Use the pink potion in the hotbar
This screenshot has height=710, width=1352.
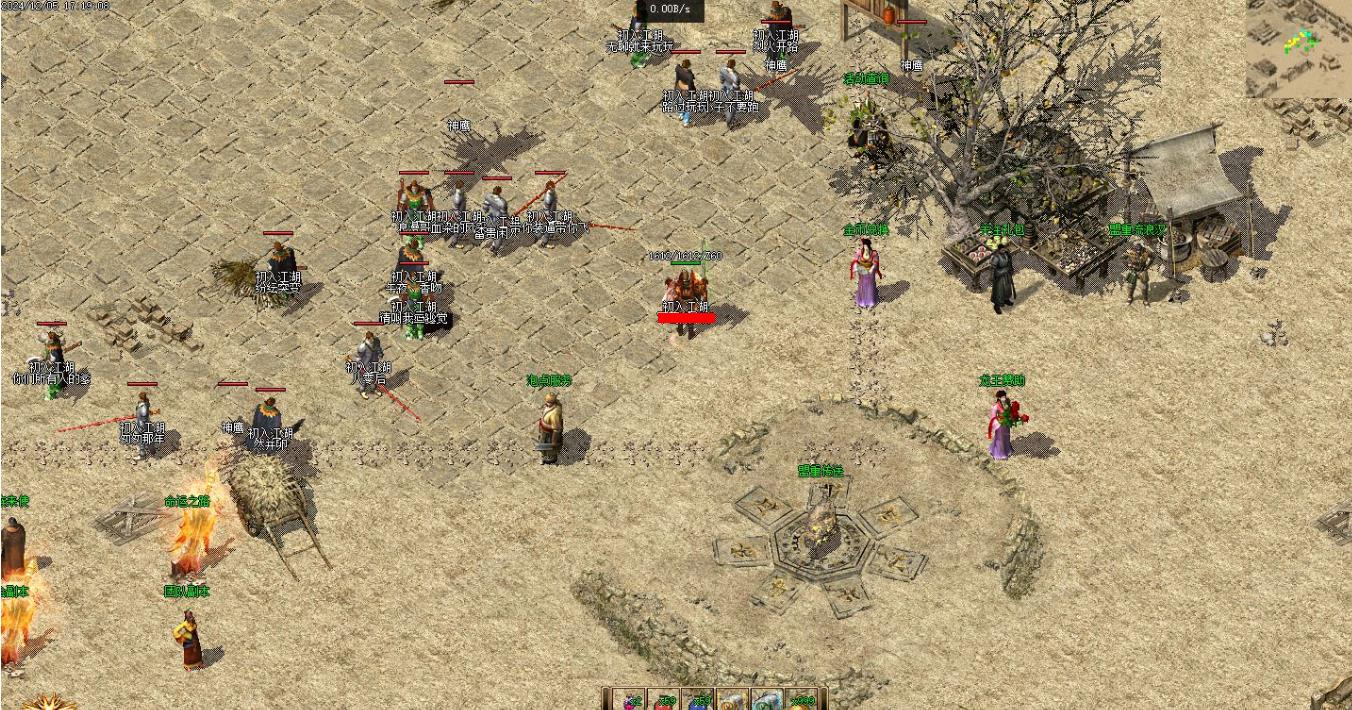click(629, 702)
